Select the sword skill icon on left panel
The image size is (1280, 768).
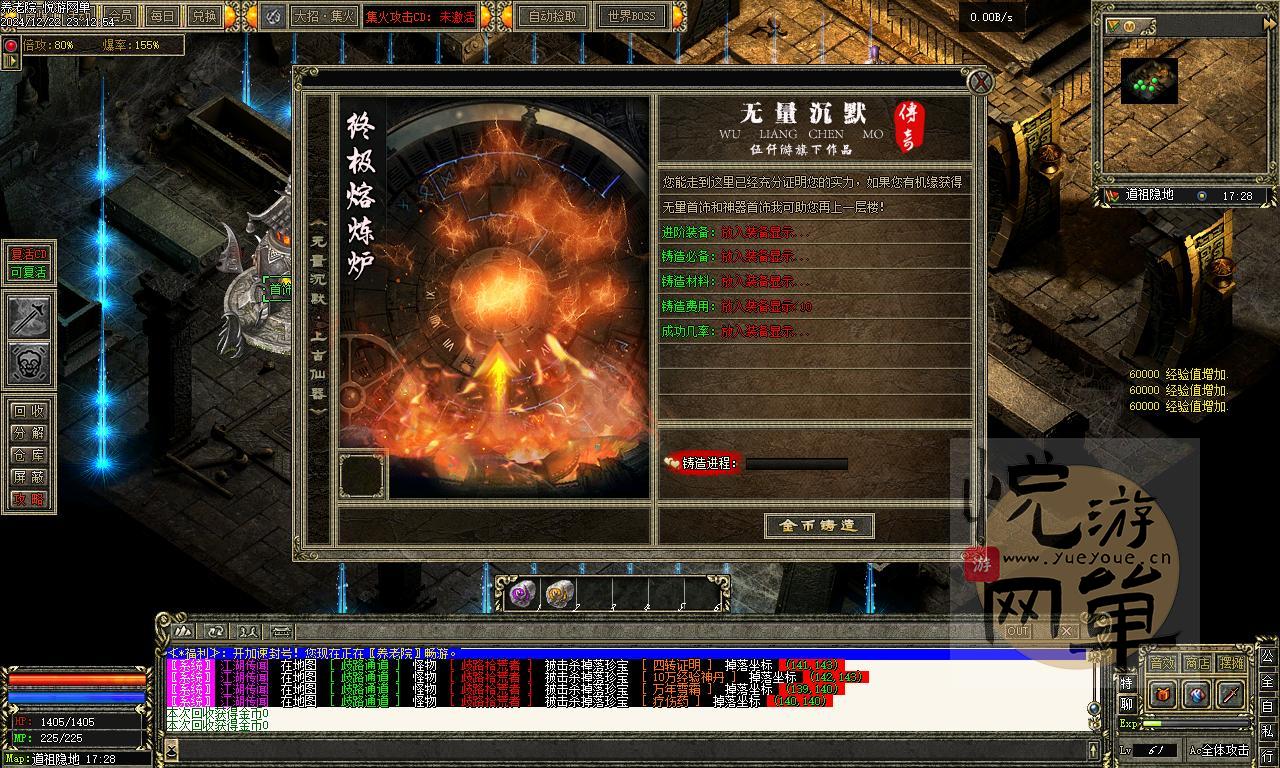pyautogui.click(x=30, y=317)
